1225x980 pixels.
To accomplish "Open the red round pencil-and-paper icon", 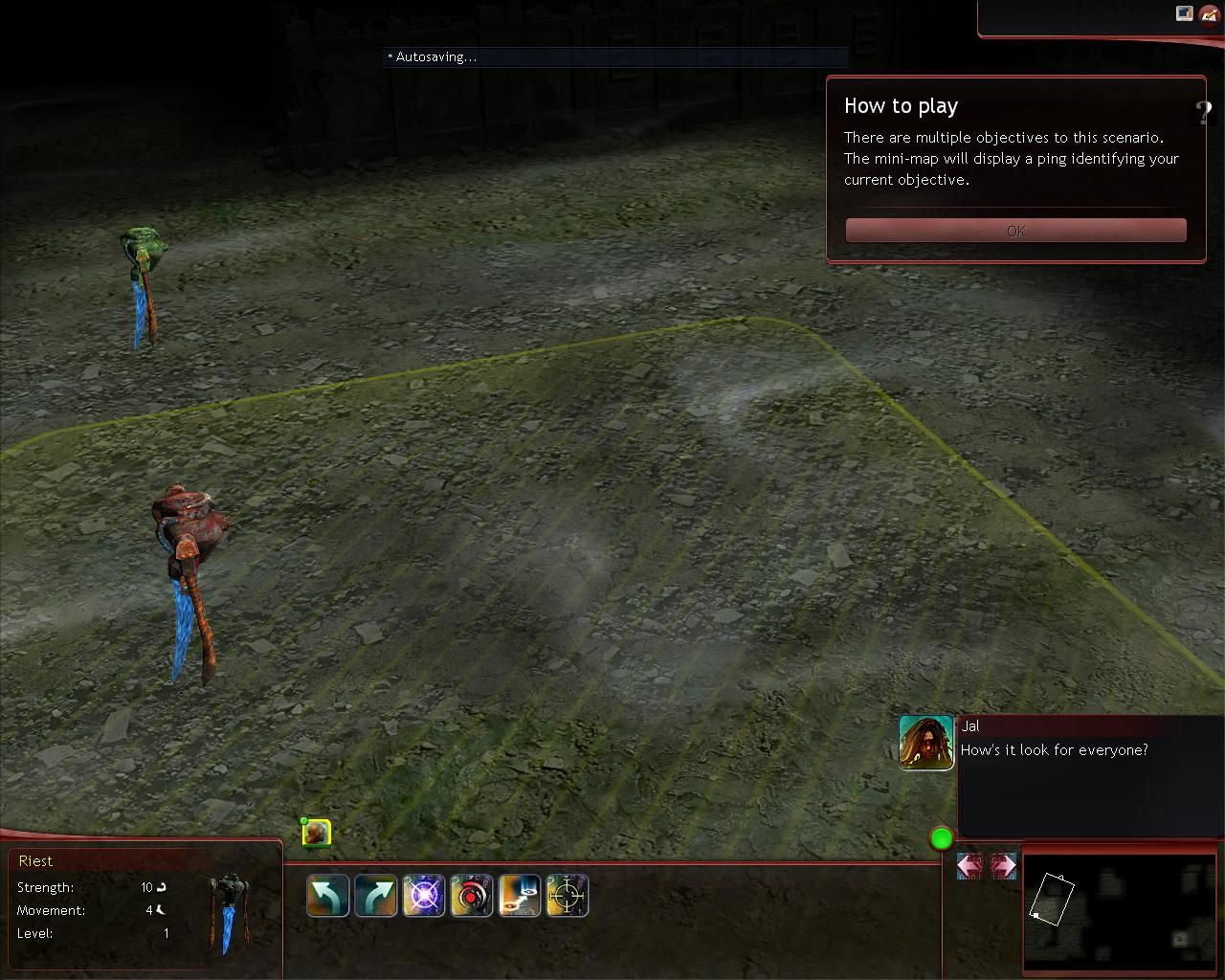I will point(1210,15).
